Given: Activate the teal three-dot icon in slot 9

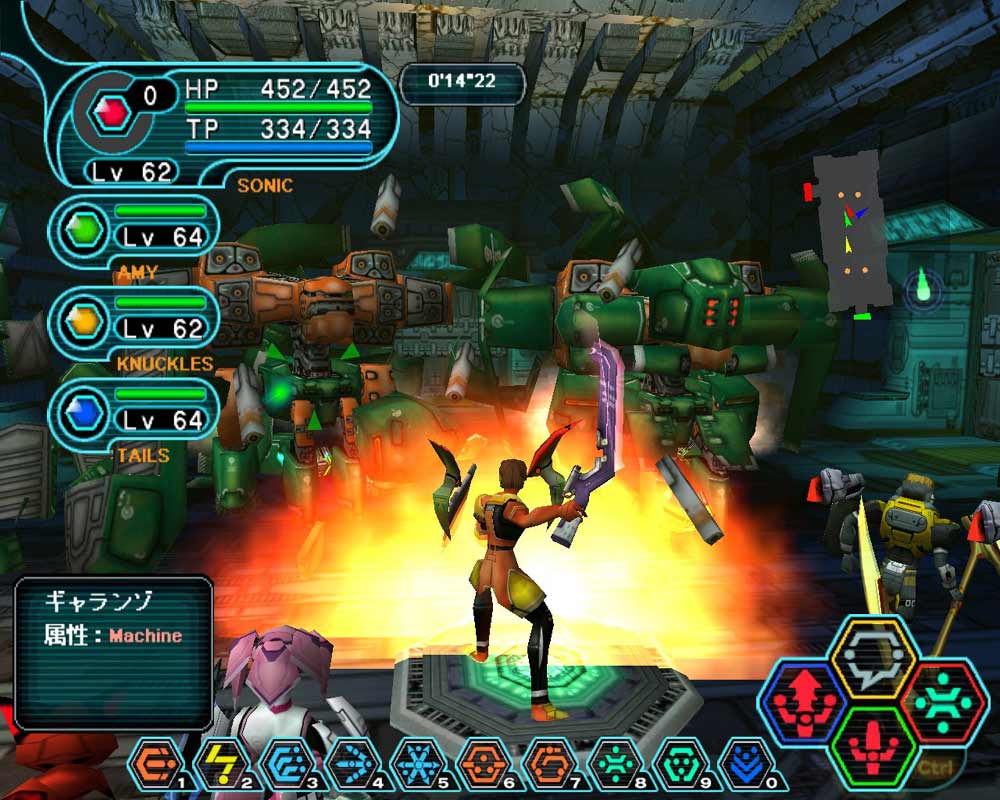Looking at the screenshot, I should click(x=677, y=765).
